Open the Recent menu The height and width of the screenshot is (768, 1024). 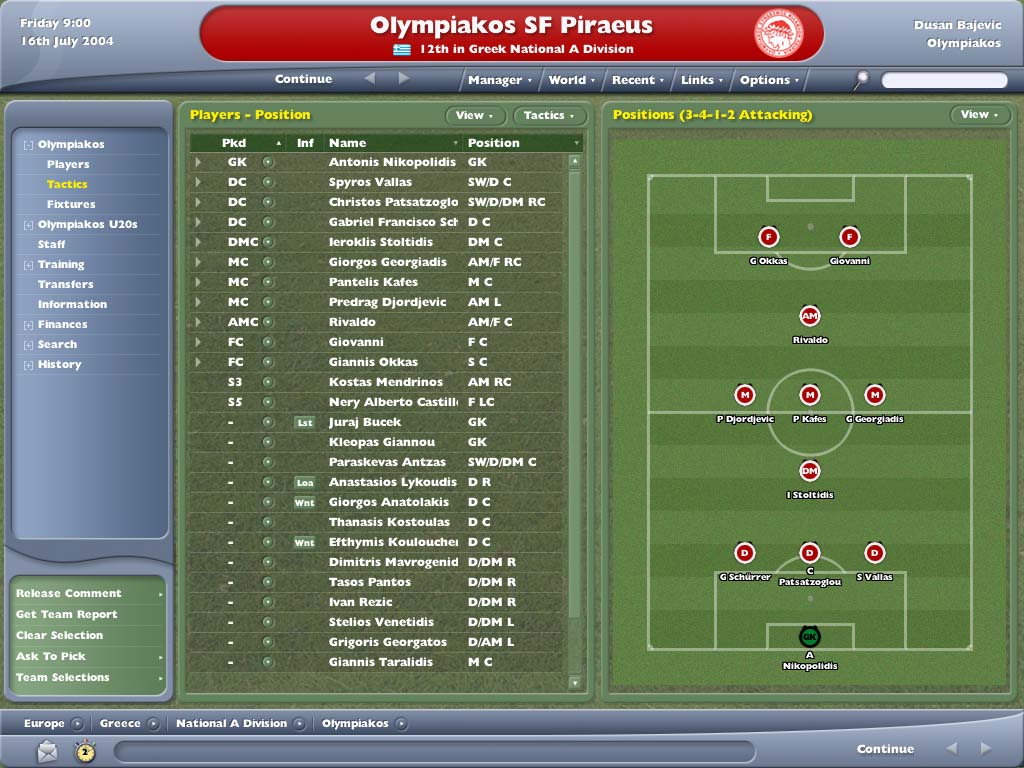(637, 80)
